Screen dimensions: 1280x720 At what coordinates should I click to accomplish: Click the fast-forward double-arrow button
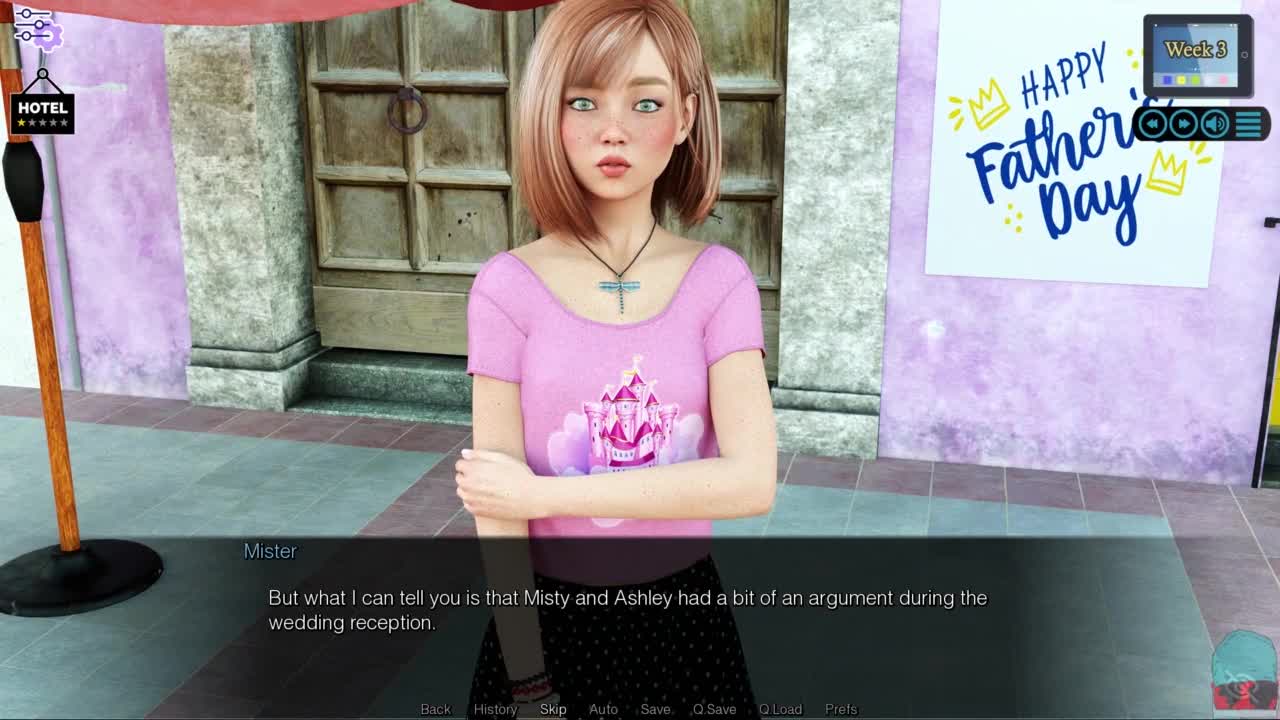point(1184,124)
